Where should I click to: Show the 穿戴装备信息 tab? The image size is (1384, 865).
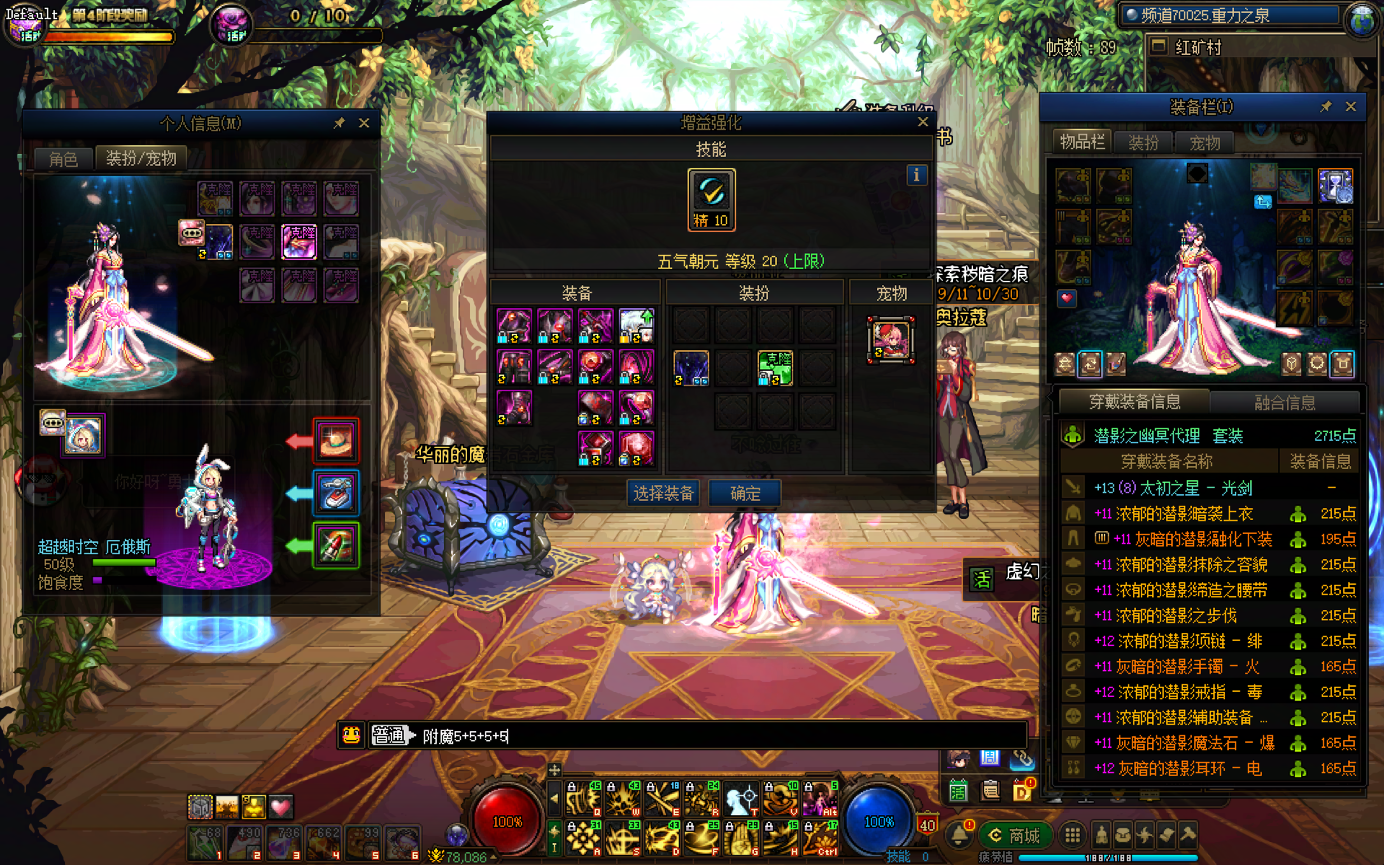coord(1134,402)
